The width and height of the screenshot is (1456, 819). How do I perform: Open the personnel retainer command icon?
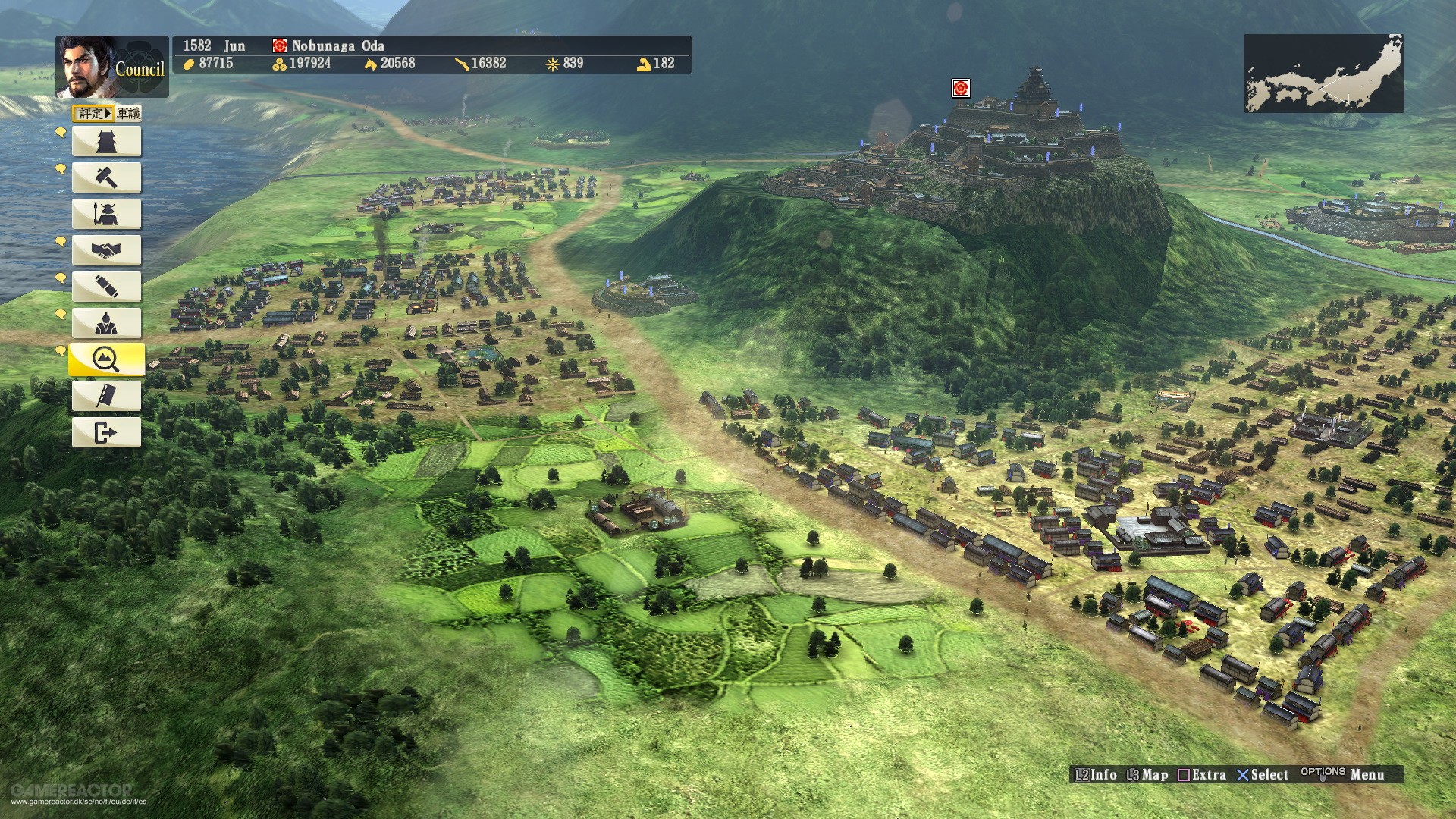(x=106, y=322)
